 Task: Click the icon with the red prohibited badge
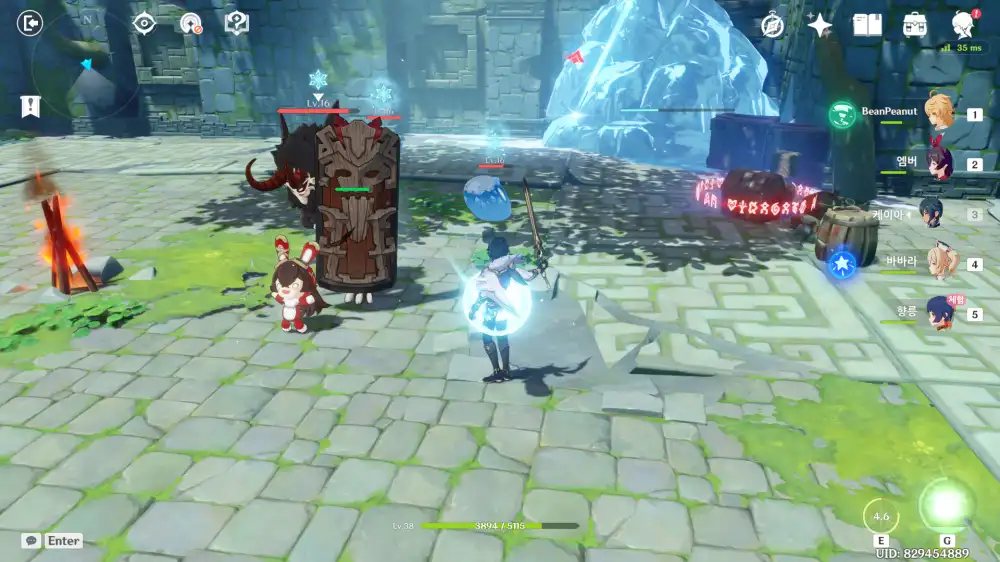(x=190, y=23)
